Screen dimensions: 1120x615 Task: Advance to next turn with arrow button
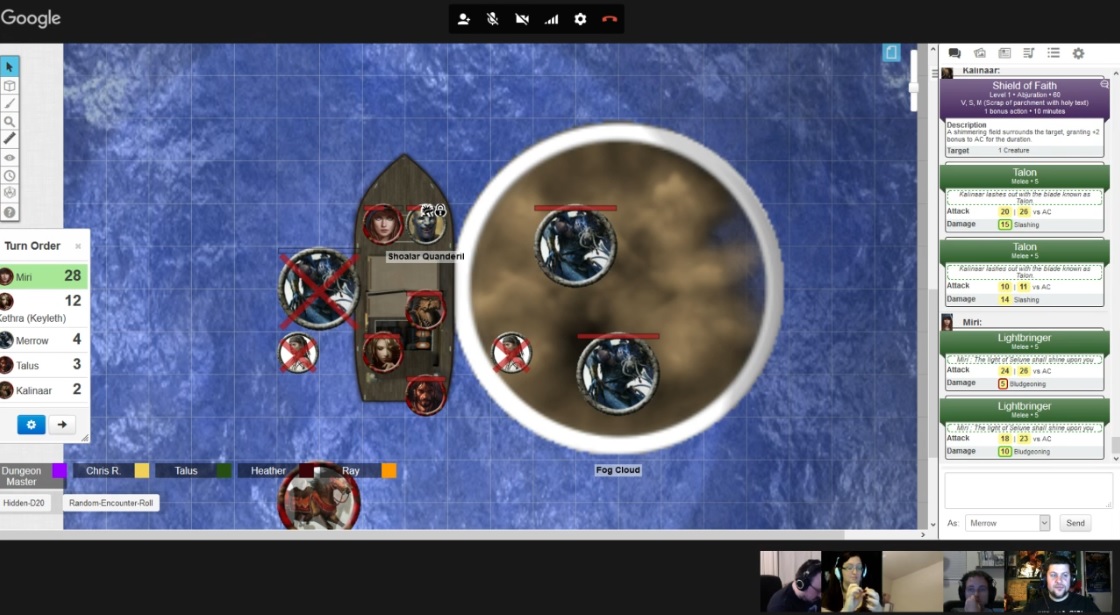point(62,424)
